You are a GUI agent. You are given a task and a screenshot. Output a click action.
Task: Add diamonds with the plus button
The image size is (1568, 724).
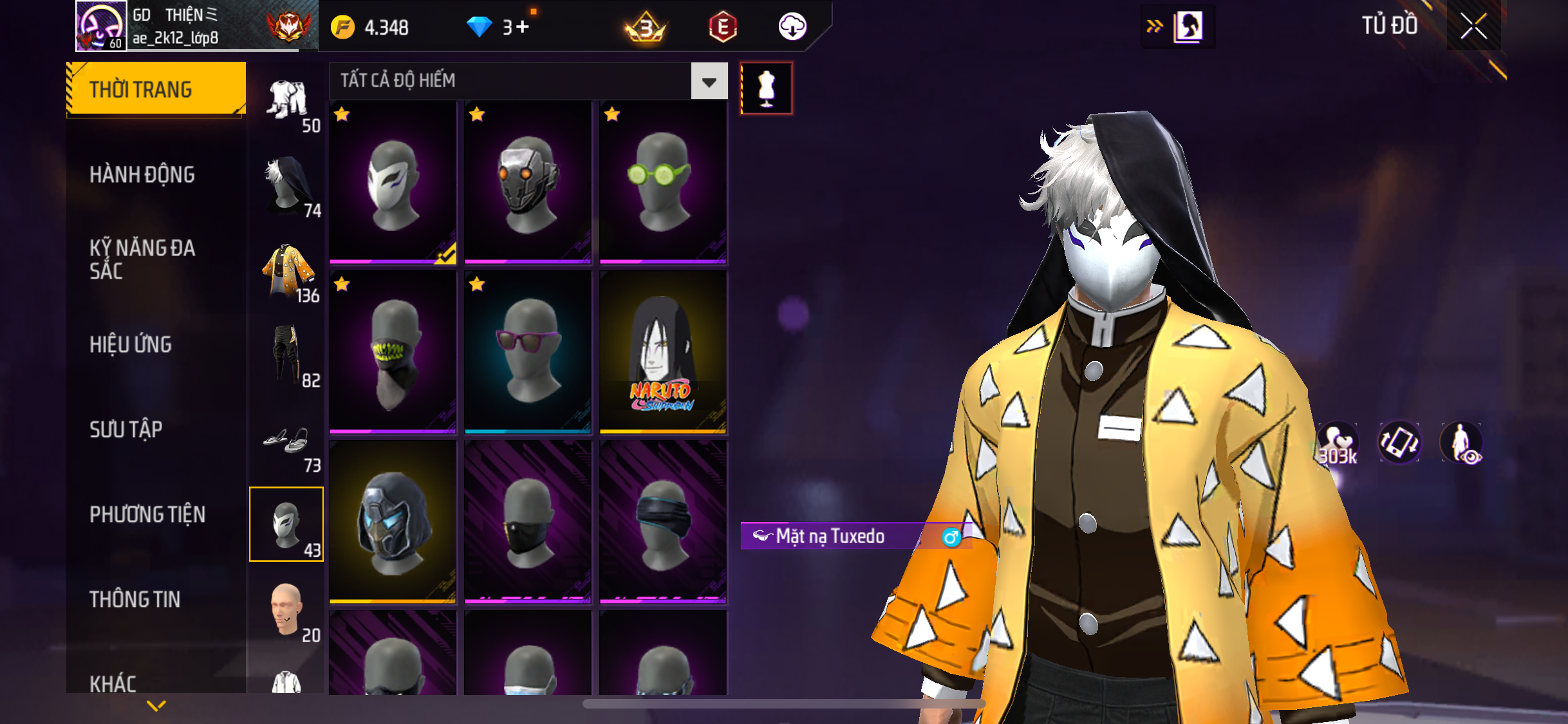[522, 27]
